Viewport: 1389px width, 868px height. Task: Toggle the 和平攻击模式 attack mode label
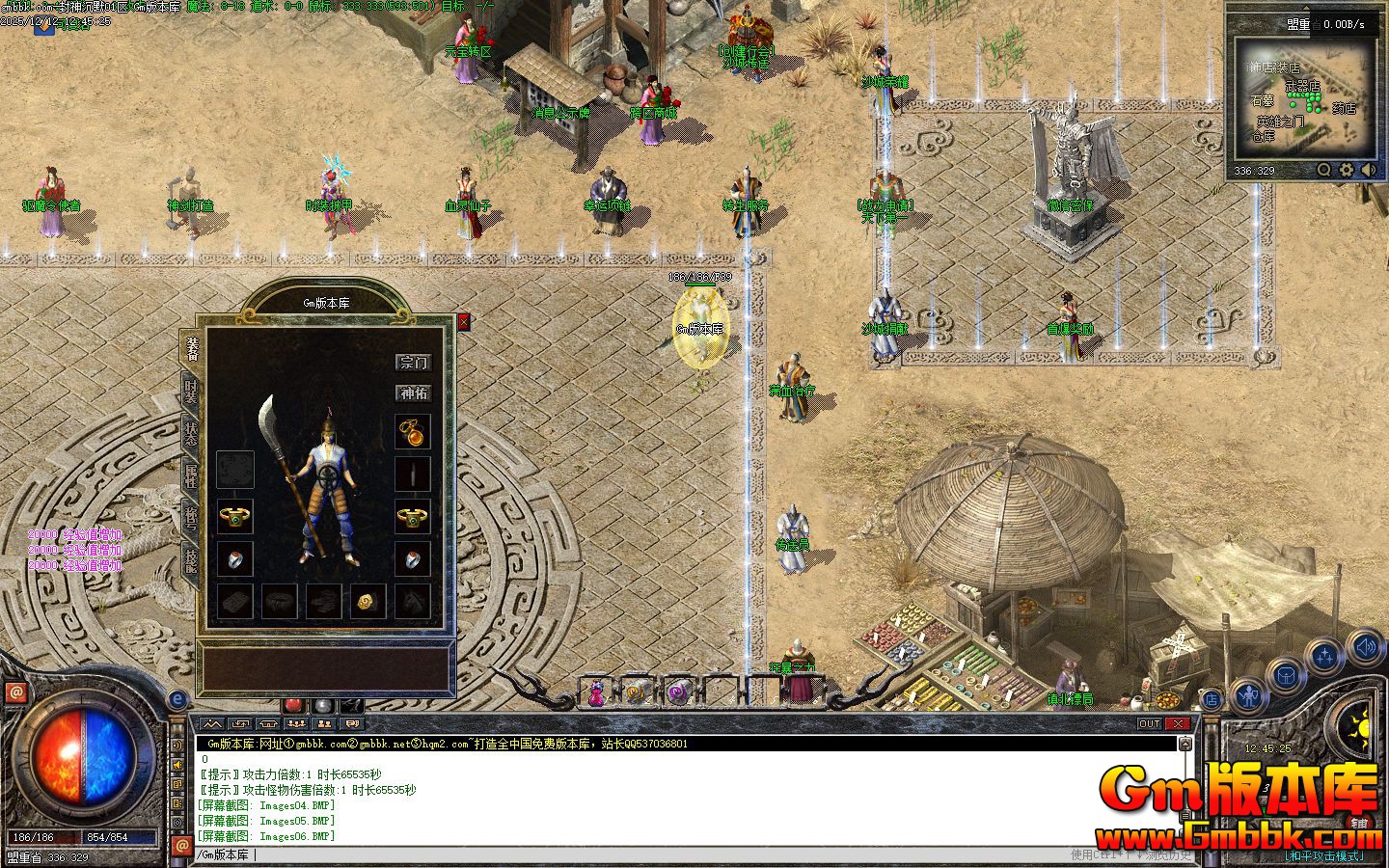[1324, 855]
